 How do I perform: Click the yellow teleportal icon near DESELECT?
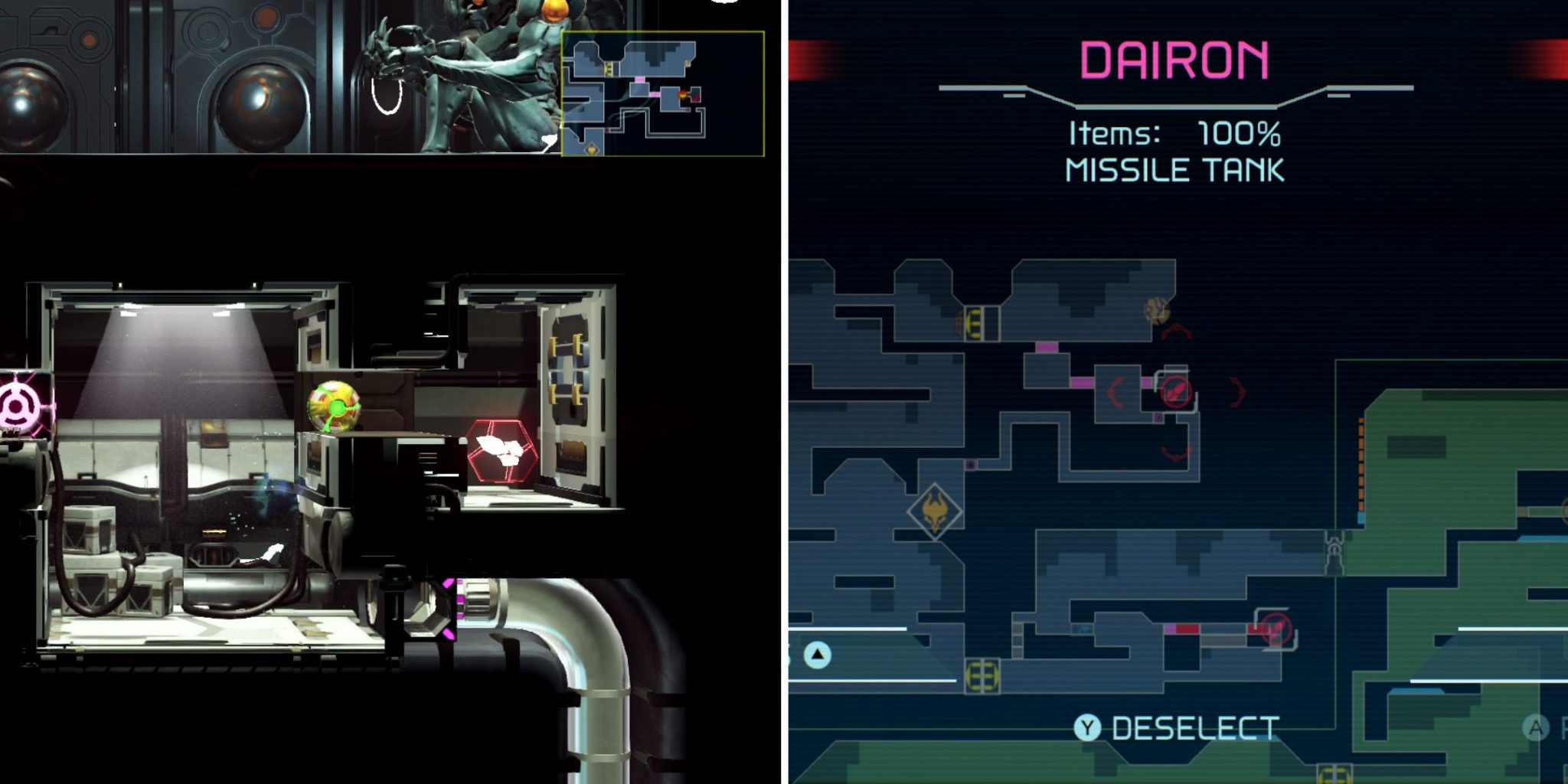coord(981,676)
